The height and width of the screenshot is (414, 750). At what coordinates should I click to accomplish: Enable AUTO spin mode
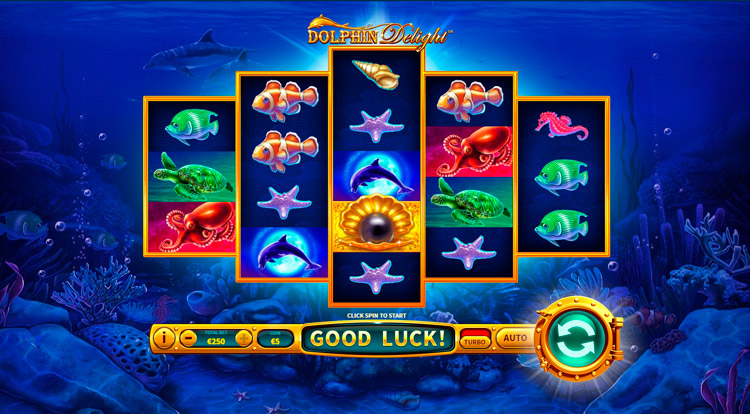click(515, 339)
